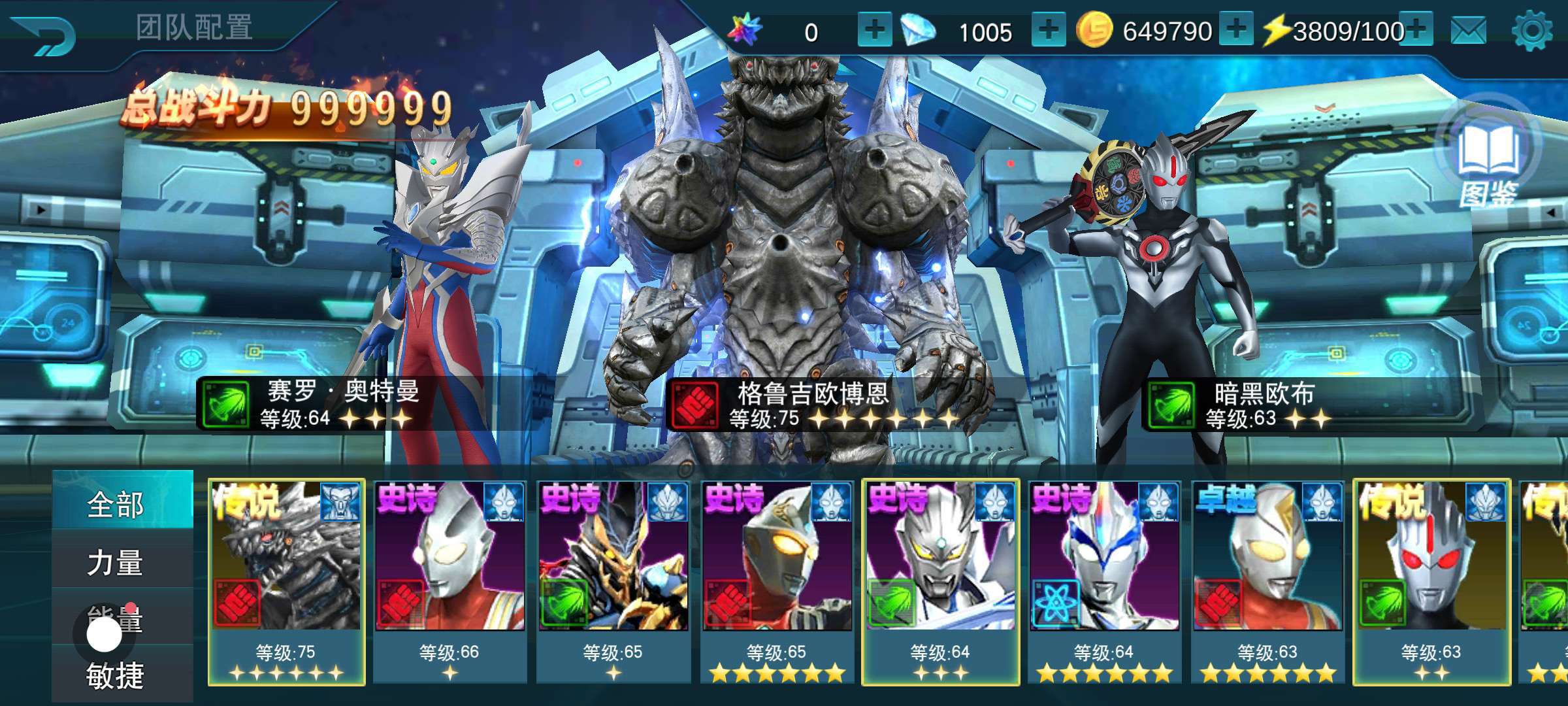
Task: Open the settings gear icon
Action: (1532, 31)
